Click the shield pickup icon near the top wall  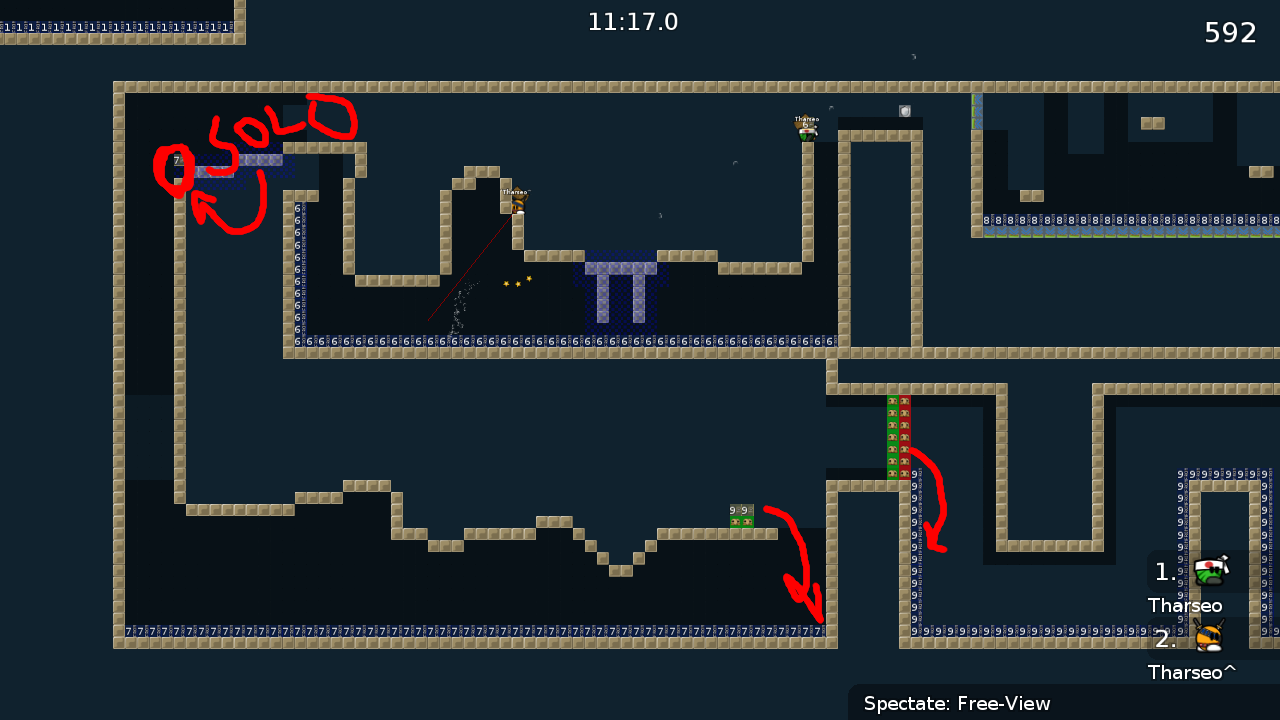click(903, 110)
